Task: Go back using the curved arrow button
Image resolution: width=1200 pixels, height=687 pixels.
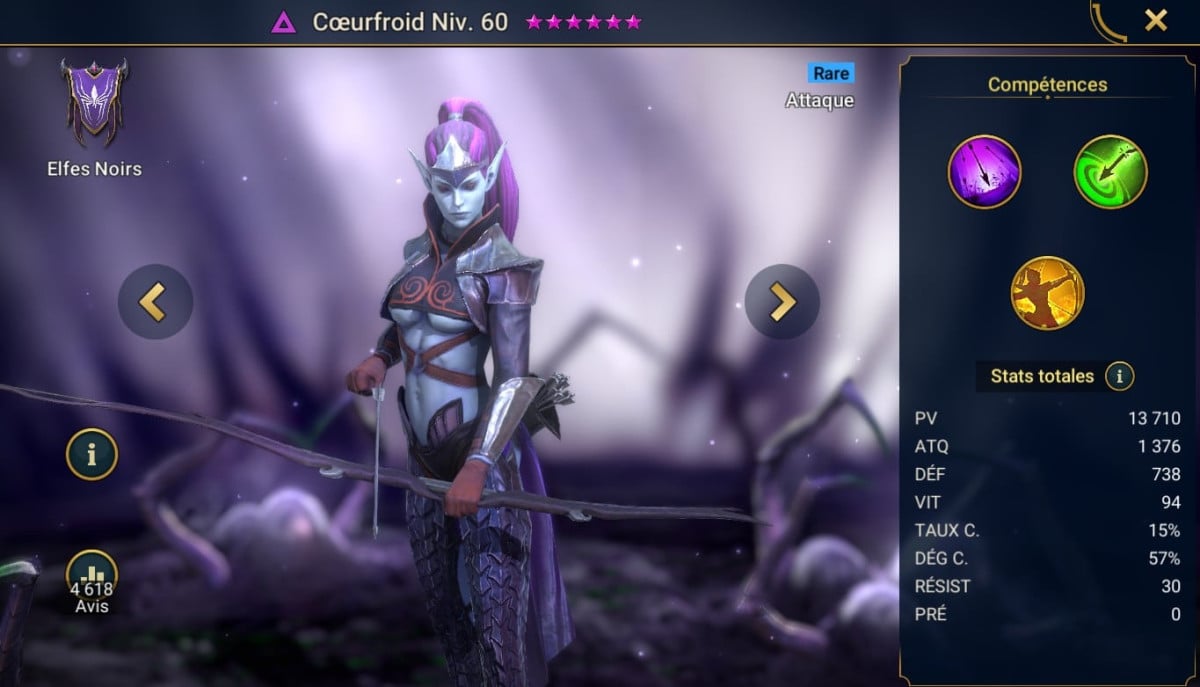Action: [1107, 20]
